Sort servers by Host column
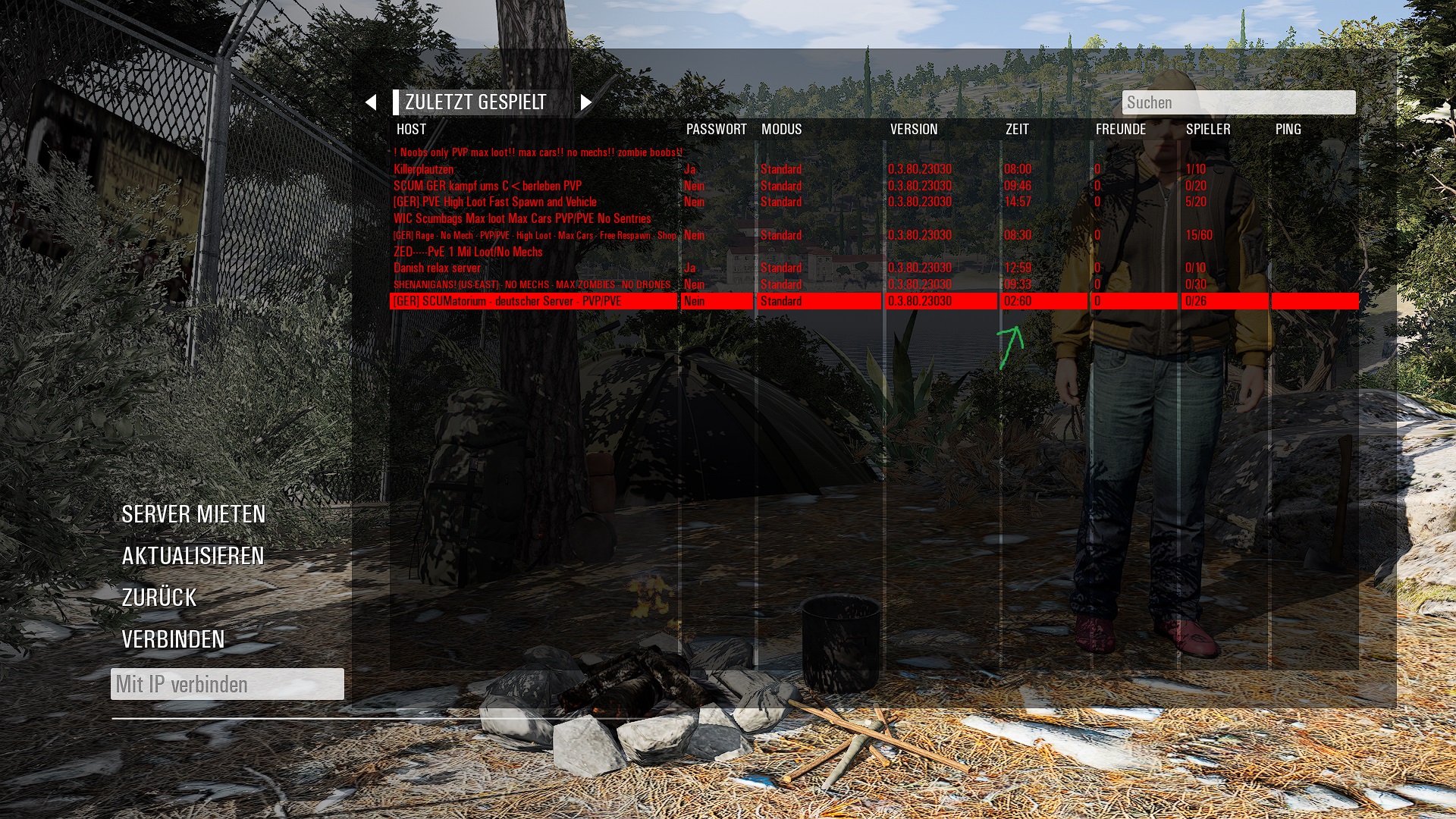The height and width of the screenshot is (819, 1456). (411, 130)
